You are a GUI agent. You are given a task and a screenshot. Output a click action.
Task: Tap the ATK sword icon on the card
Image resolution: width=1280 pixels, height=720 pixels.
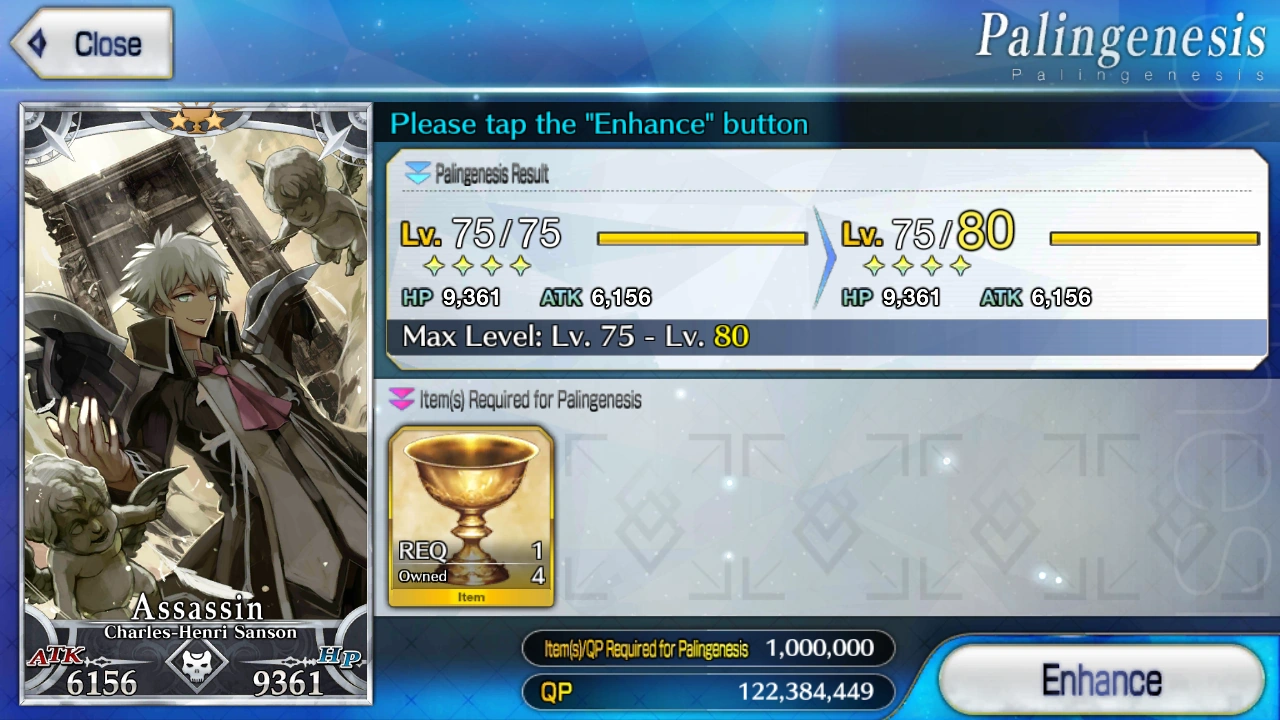(57, 655)
